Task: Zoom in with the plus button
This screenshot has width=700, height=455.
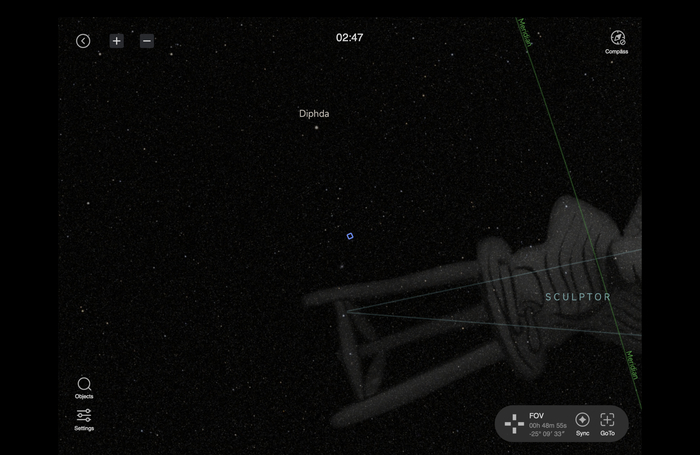Action: click(x=117, y=41)
